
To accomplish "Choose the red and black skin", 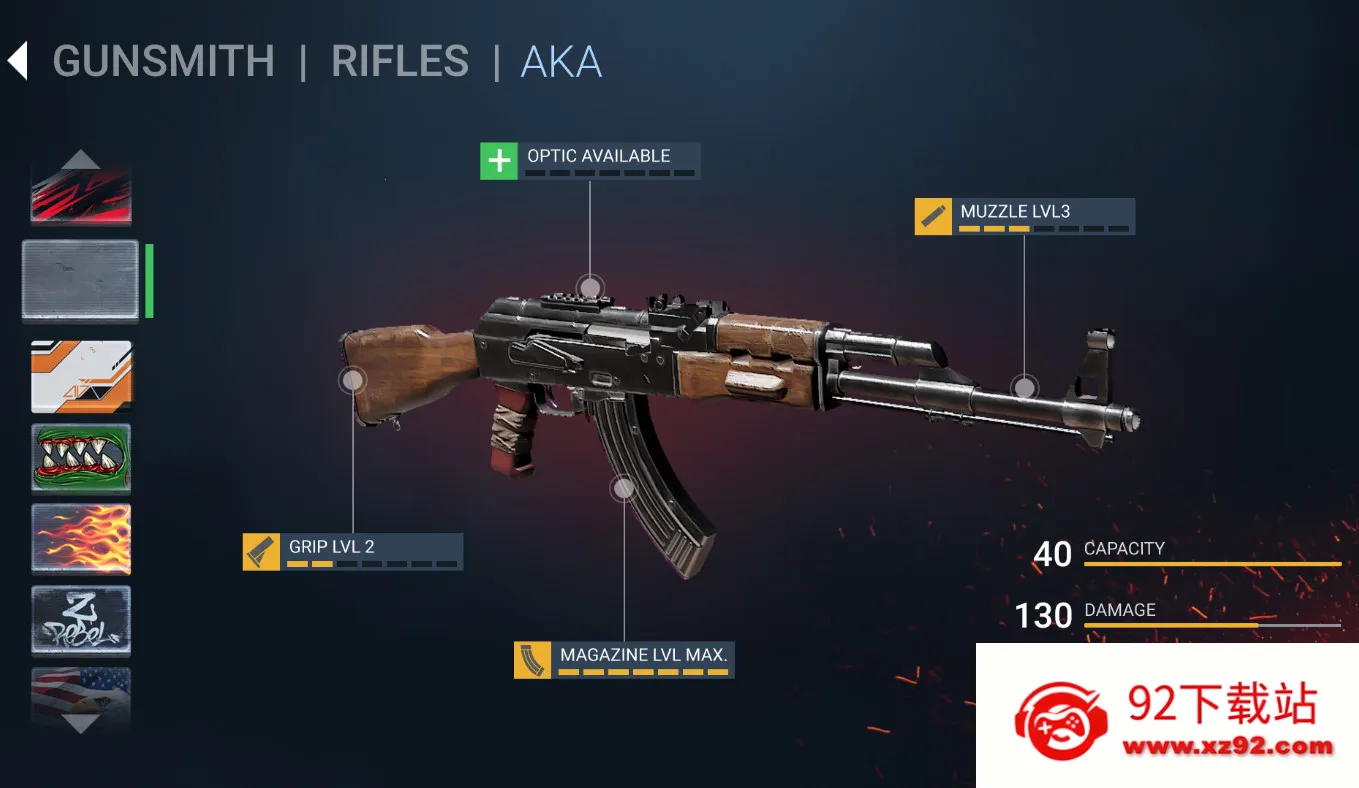I will coord(81,195).
